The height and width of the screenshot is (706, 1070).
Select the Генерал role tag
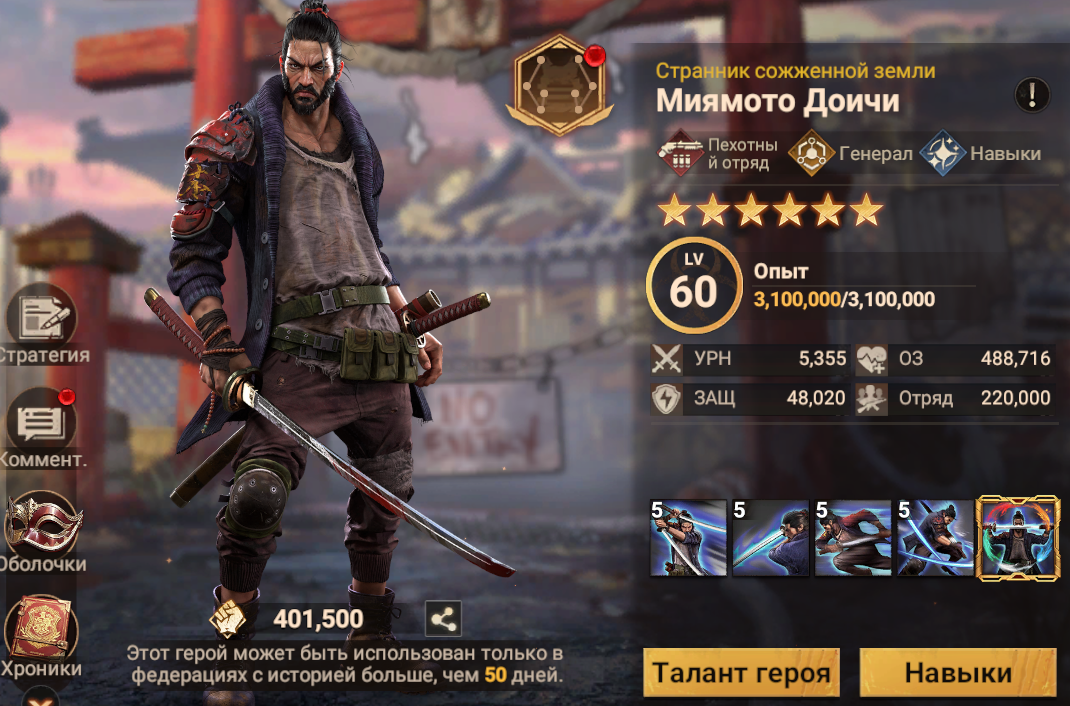pos(850,154)
